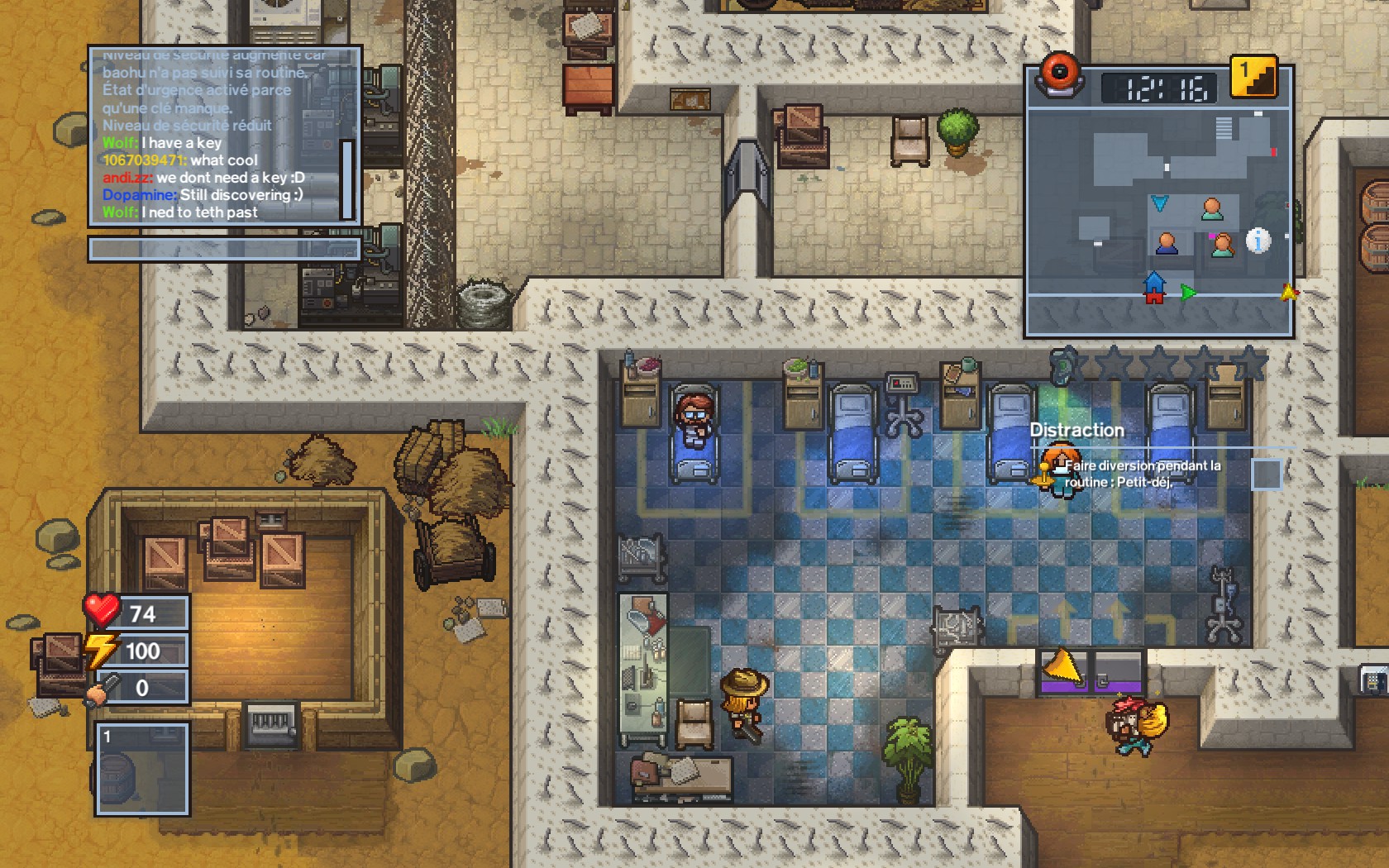
Task: Open the Distraction objective tracker
Action: pyautogui.click(x=1076, y=430)
